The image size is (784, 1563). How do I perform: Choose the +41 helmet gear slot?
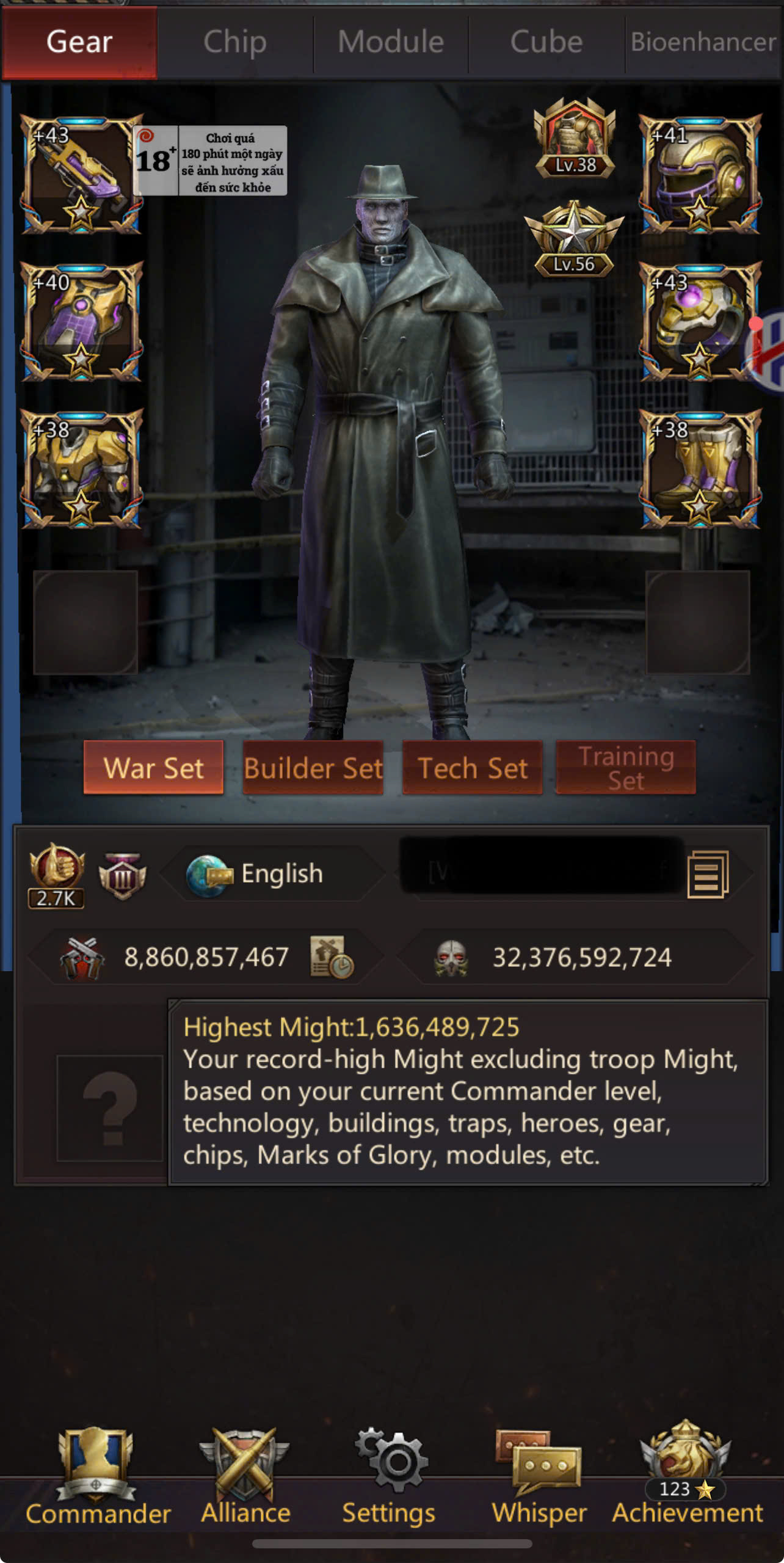point(700,174)
